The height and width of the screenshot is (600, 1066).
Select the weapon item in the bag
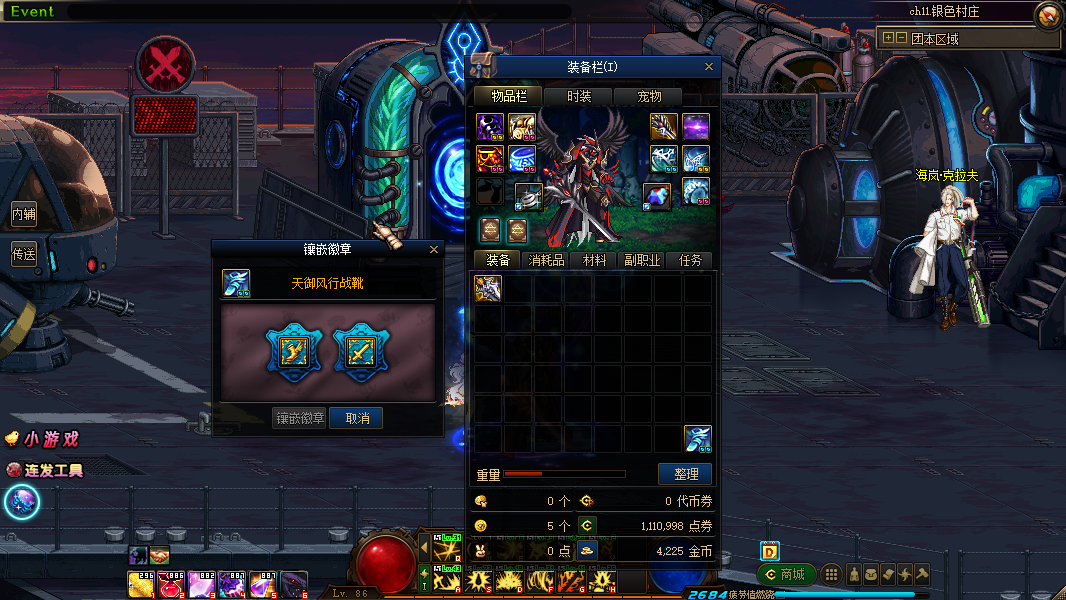click(488, 289)
